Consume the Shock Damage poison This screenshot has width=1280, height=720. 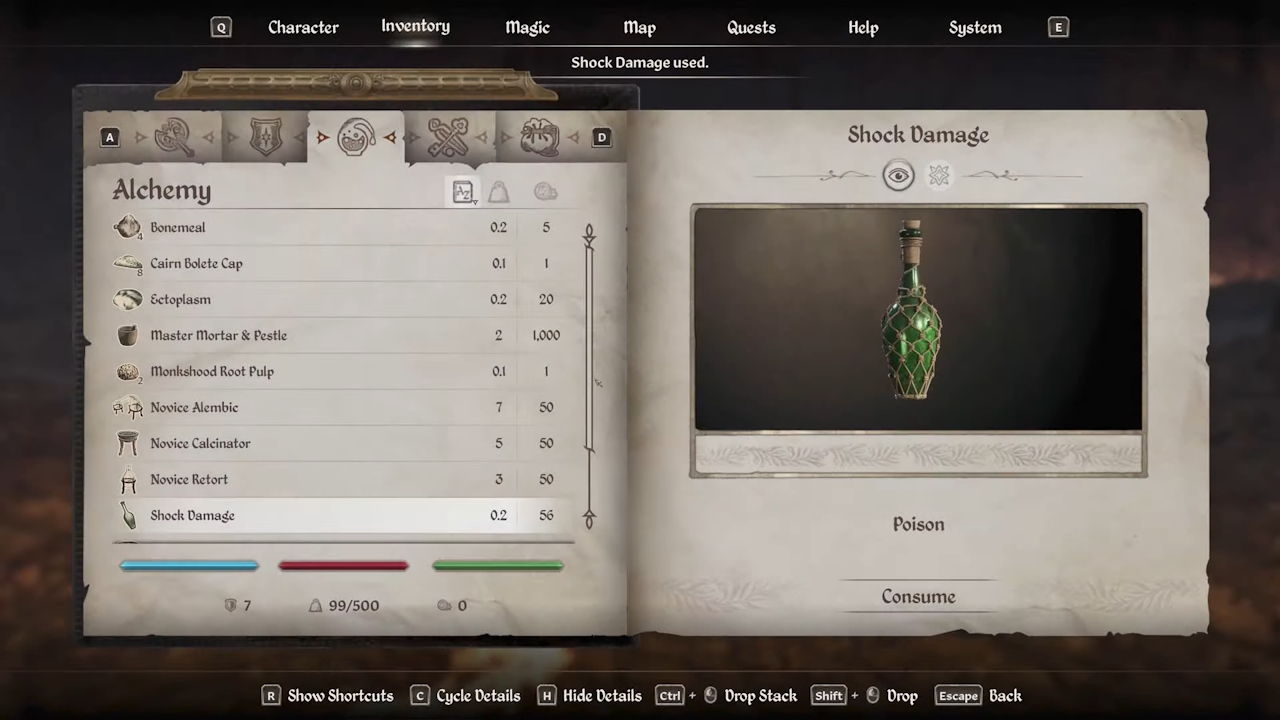point(918,597)
